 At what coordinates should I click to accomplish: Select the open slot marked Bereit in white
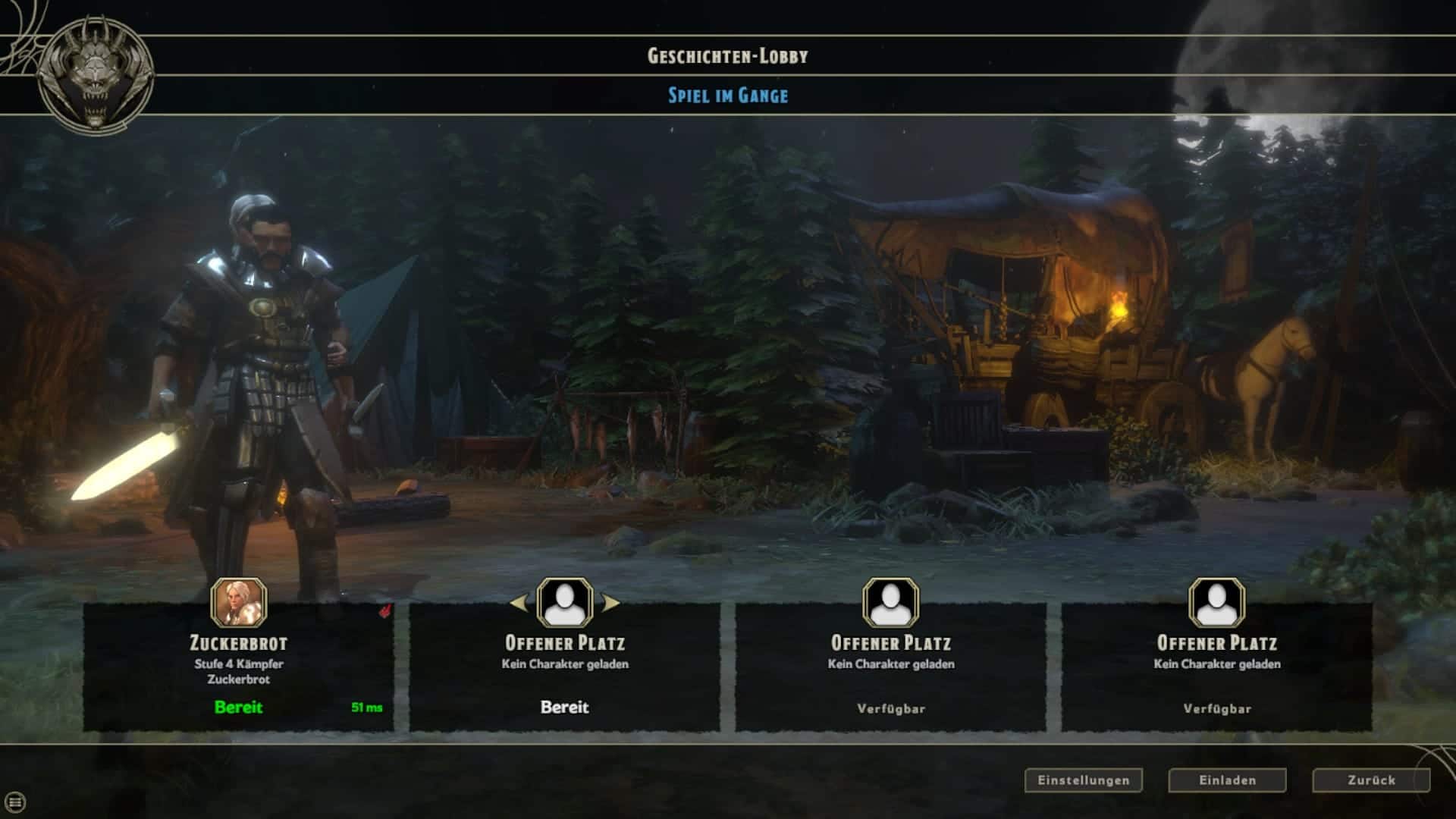pyautogui.click(x=564, y=667)
